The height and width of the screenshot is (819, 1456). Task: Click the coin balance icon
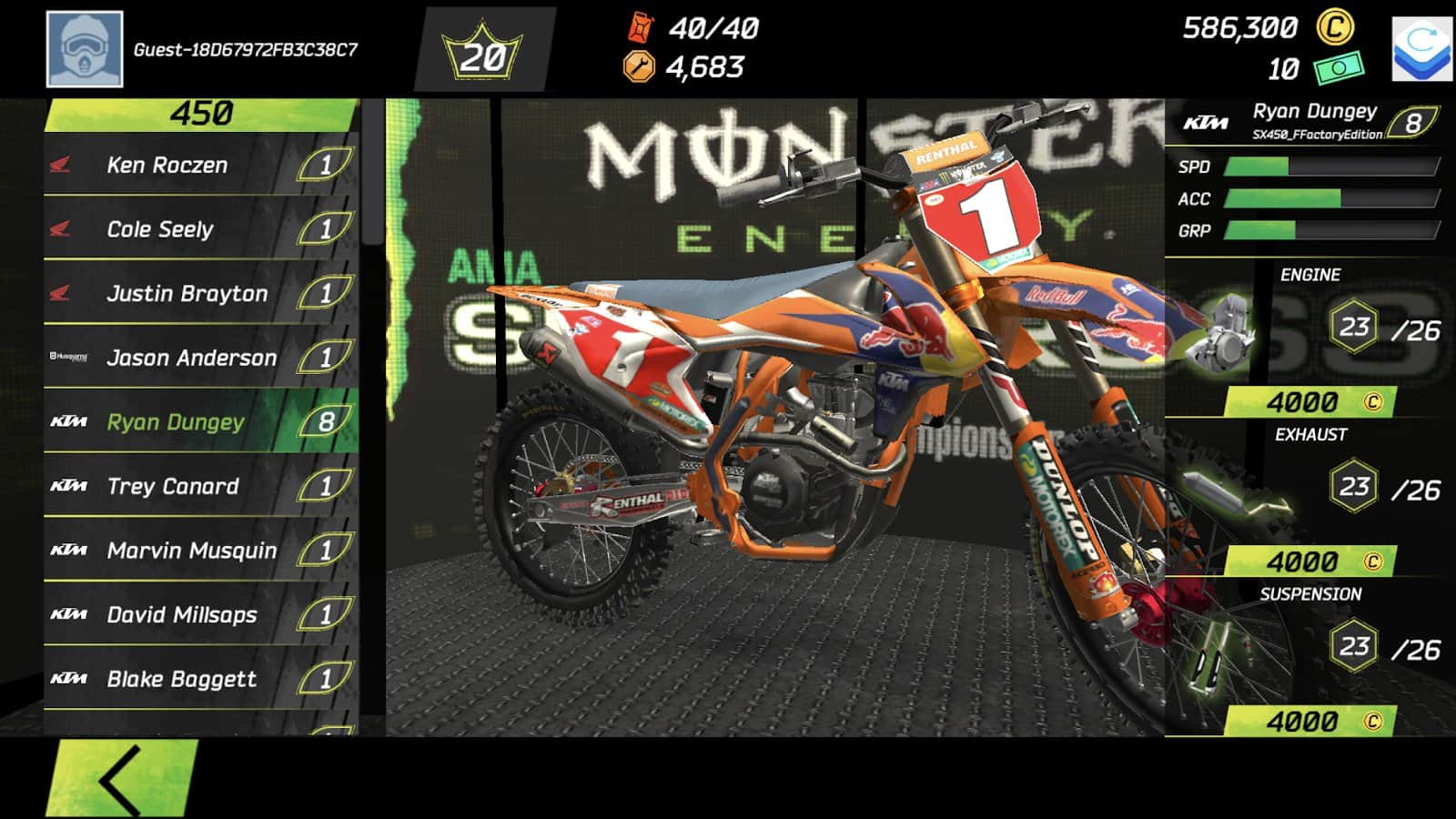click(x=1333, y=29)
